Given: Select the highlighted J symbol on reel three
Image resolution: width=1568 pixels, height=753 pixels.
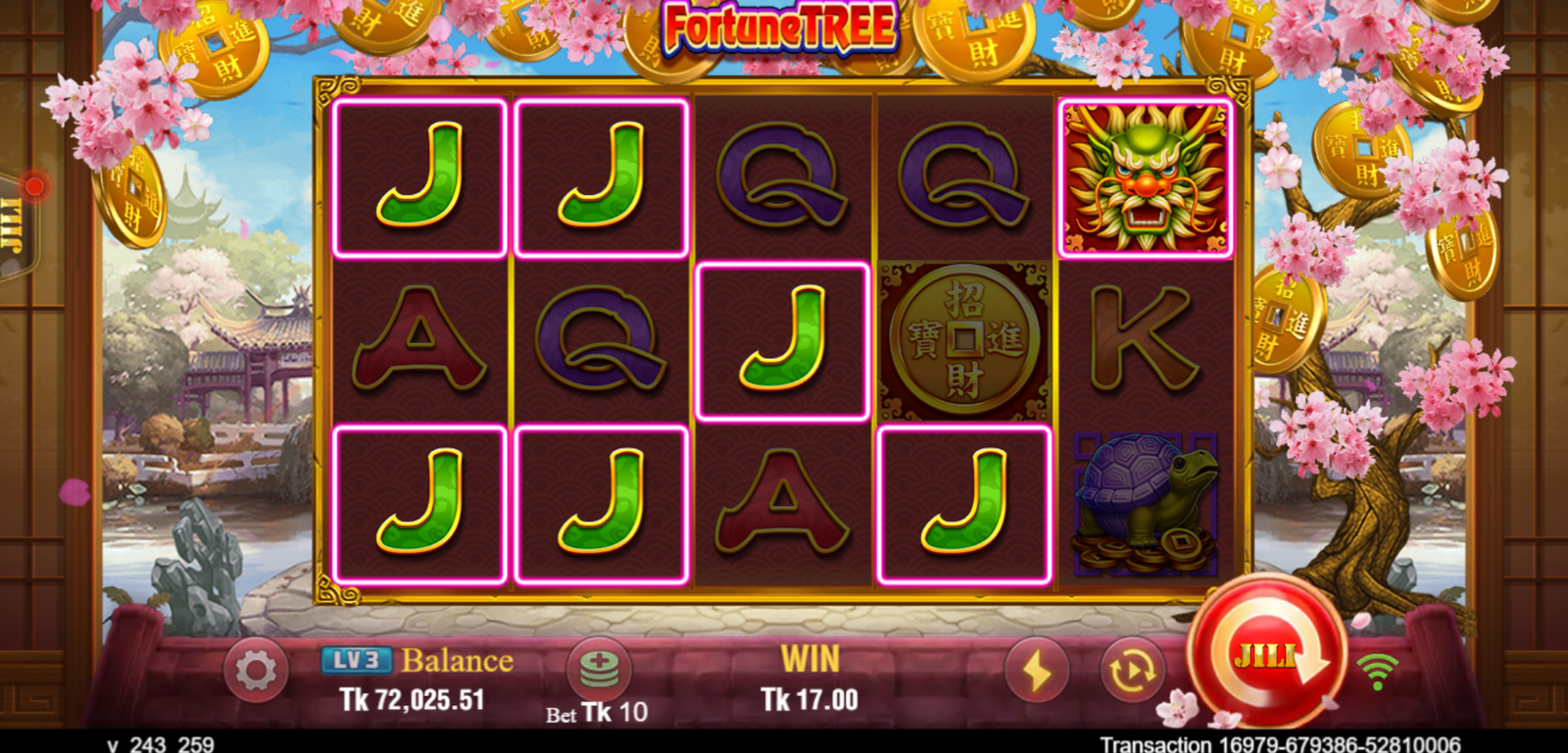Looking at the screenshot, I should point(781,338).
